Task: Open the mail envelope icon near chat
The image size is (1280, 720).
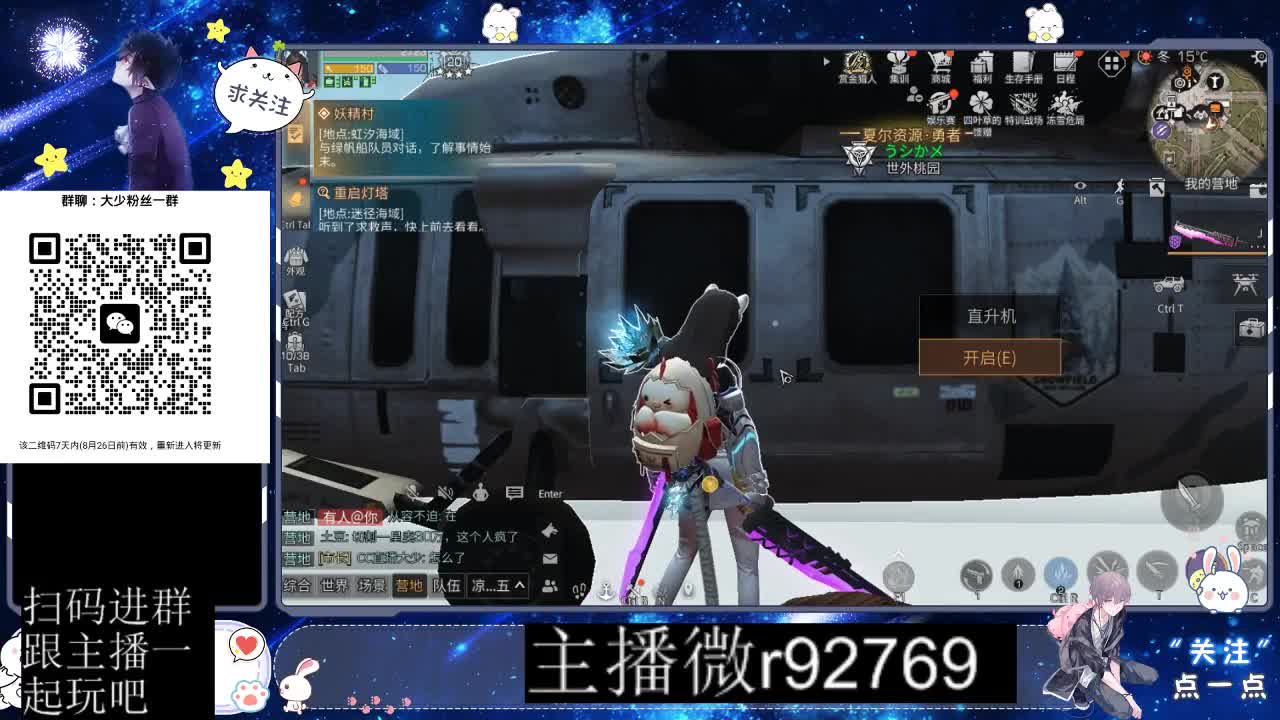Action: 548,559
